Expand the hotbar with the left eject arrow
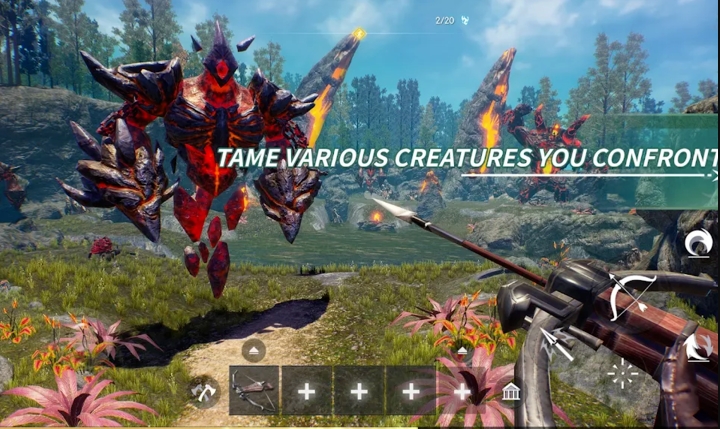The width and height of the screenshot is (720, 429). coord(253,350)
